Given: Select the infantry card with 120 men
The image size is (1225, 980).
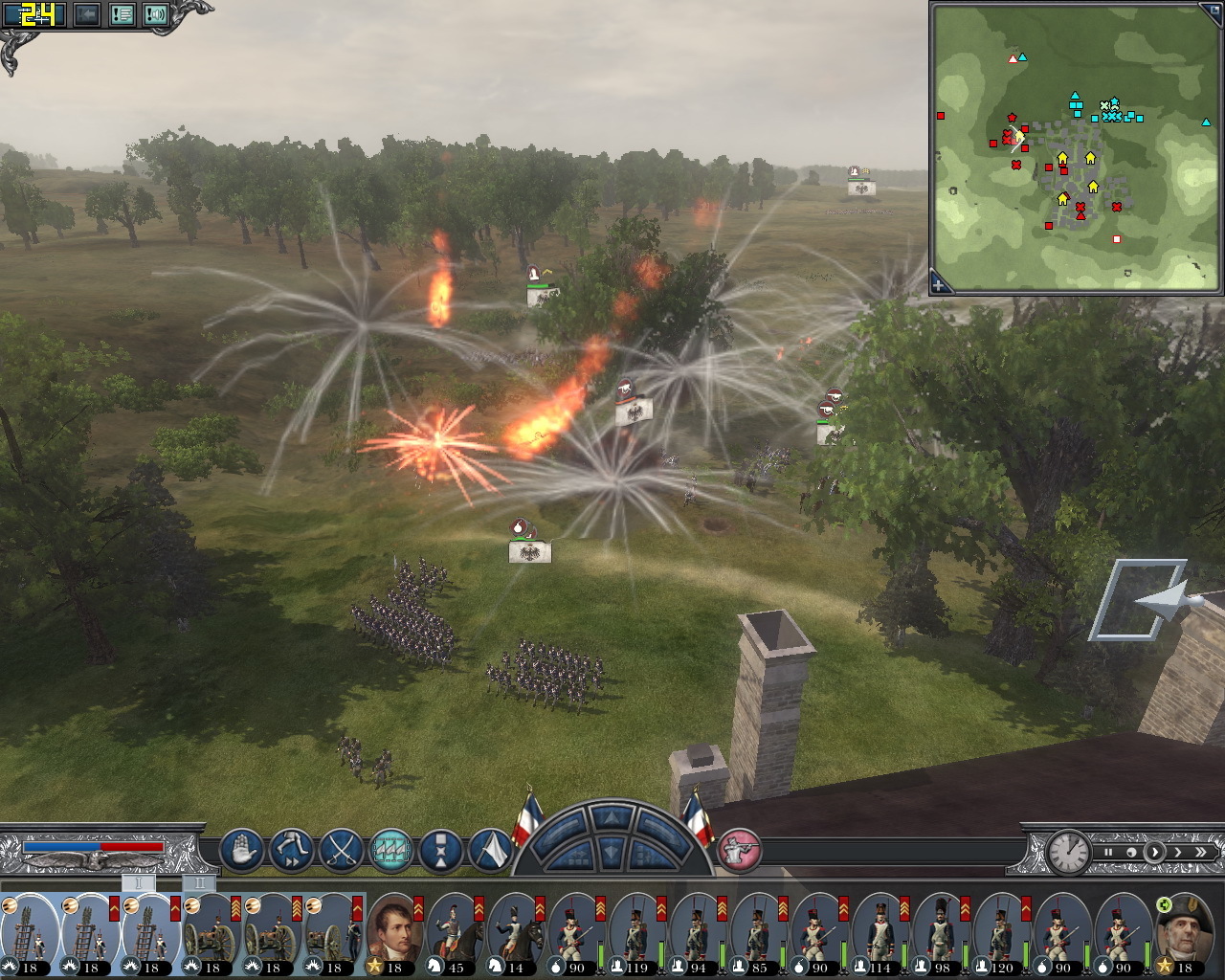Looking at the screenshot, I should click(x=1000, y=931).
